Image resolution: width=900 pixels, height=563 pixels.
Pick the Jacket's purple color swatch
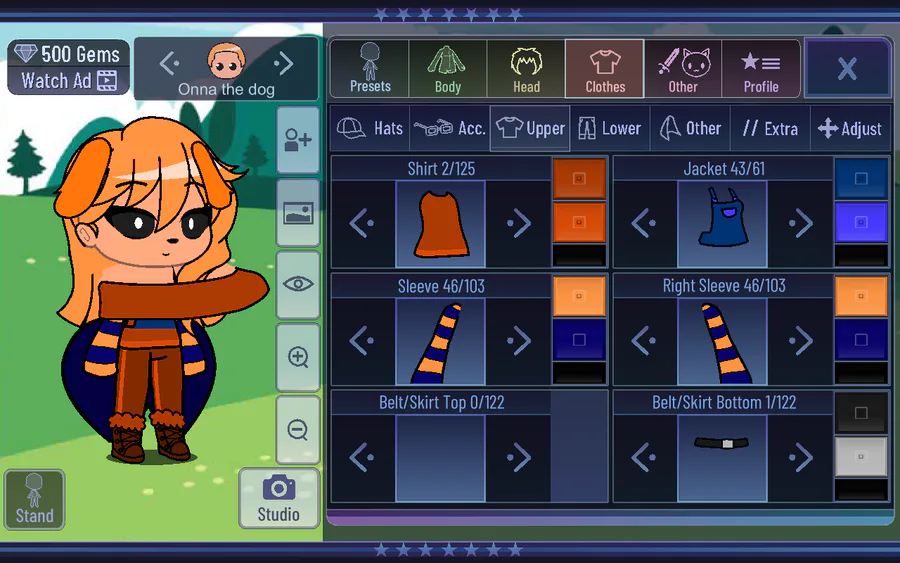861,222
